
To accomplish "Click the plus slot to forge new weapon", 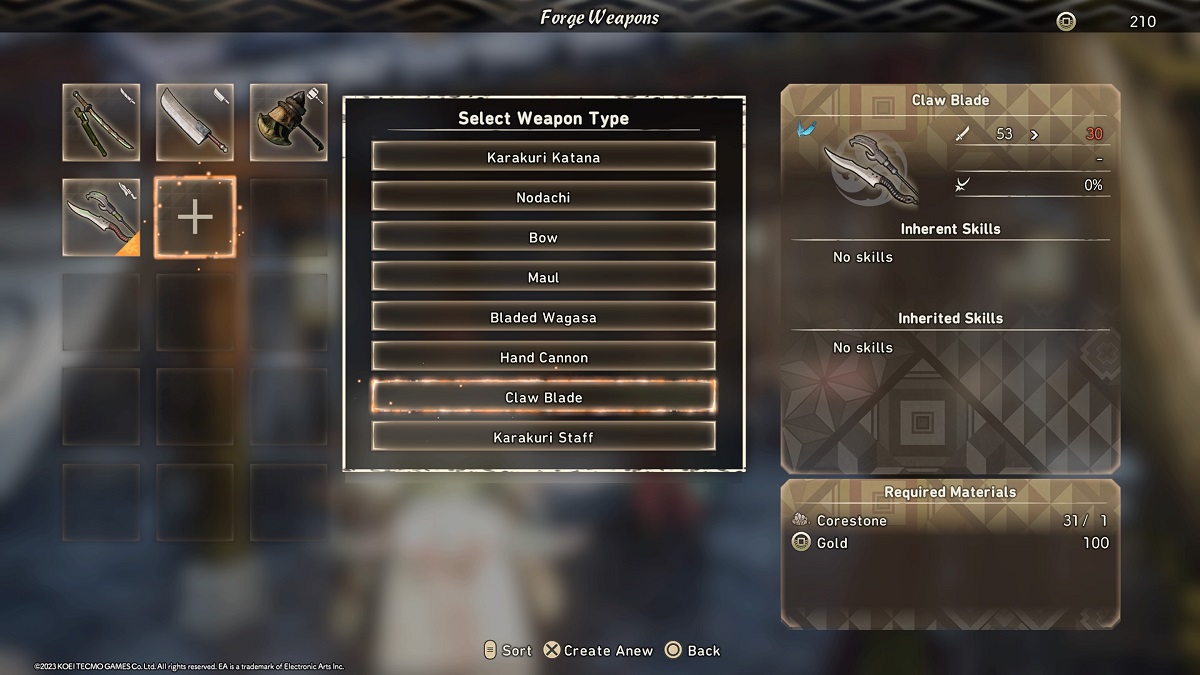I will [195, 217].
